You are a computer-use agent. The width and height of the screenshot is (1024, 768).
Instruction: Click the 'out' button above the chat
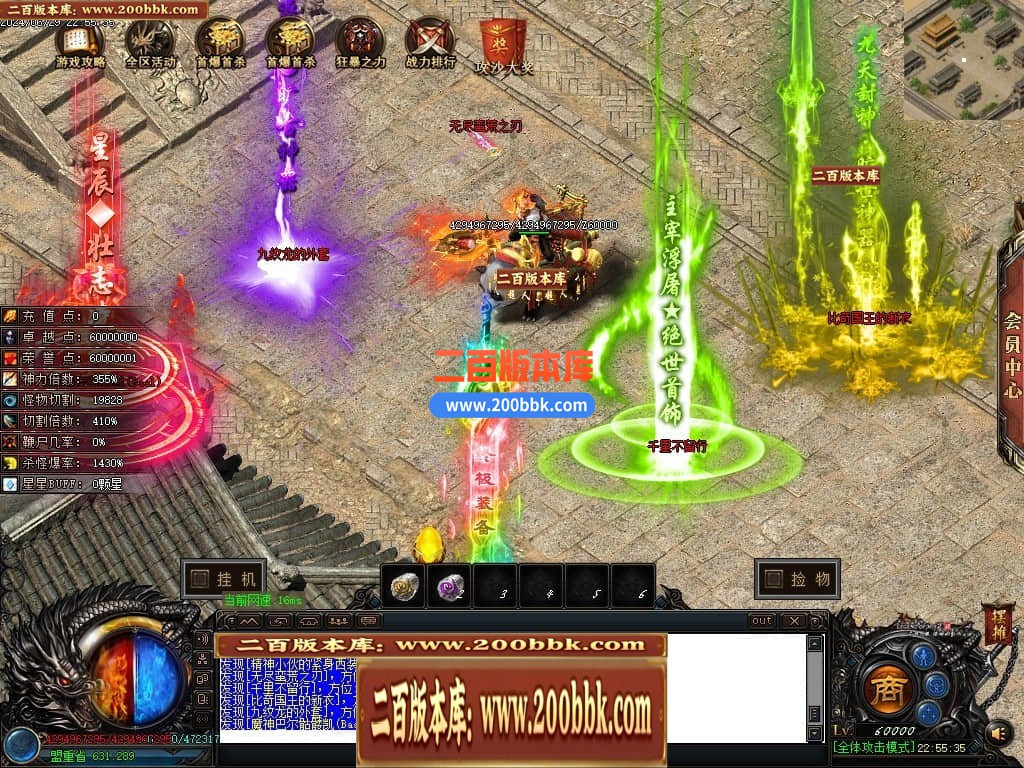[x=762, y=621]
